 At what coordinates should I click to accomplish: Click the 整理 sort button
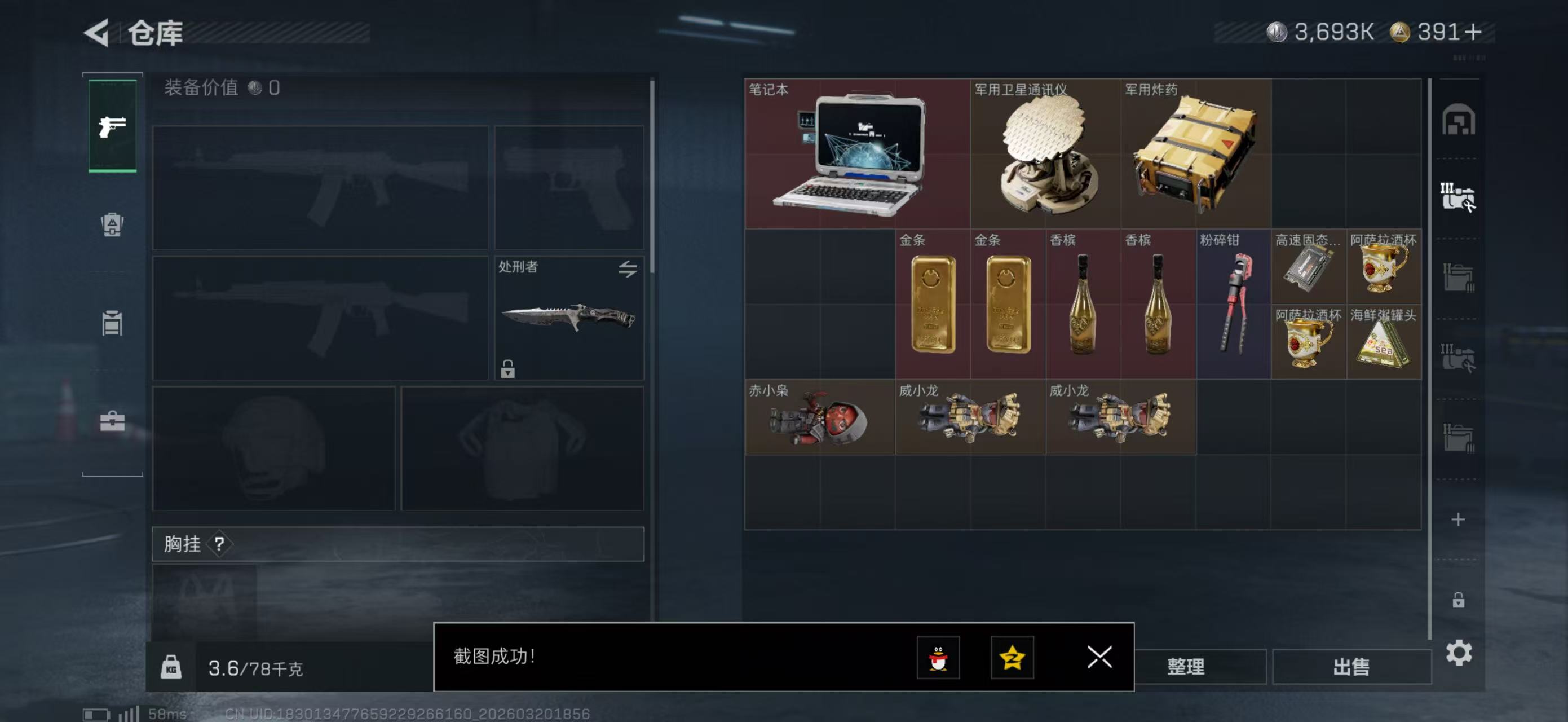[x=1186, y=667]
